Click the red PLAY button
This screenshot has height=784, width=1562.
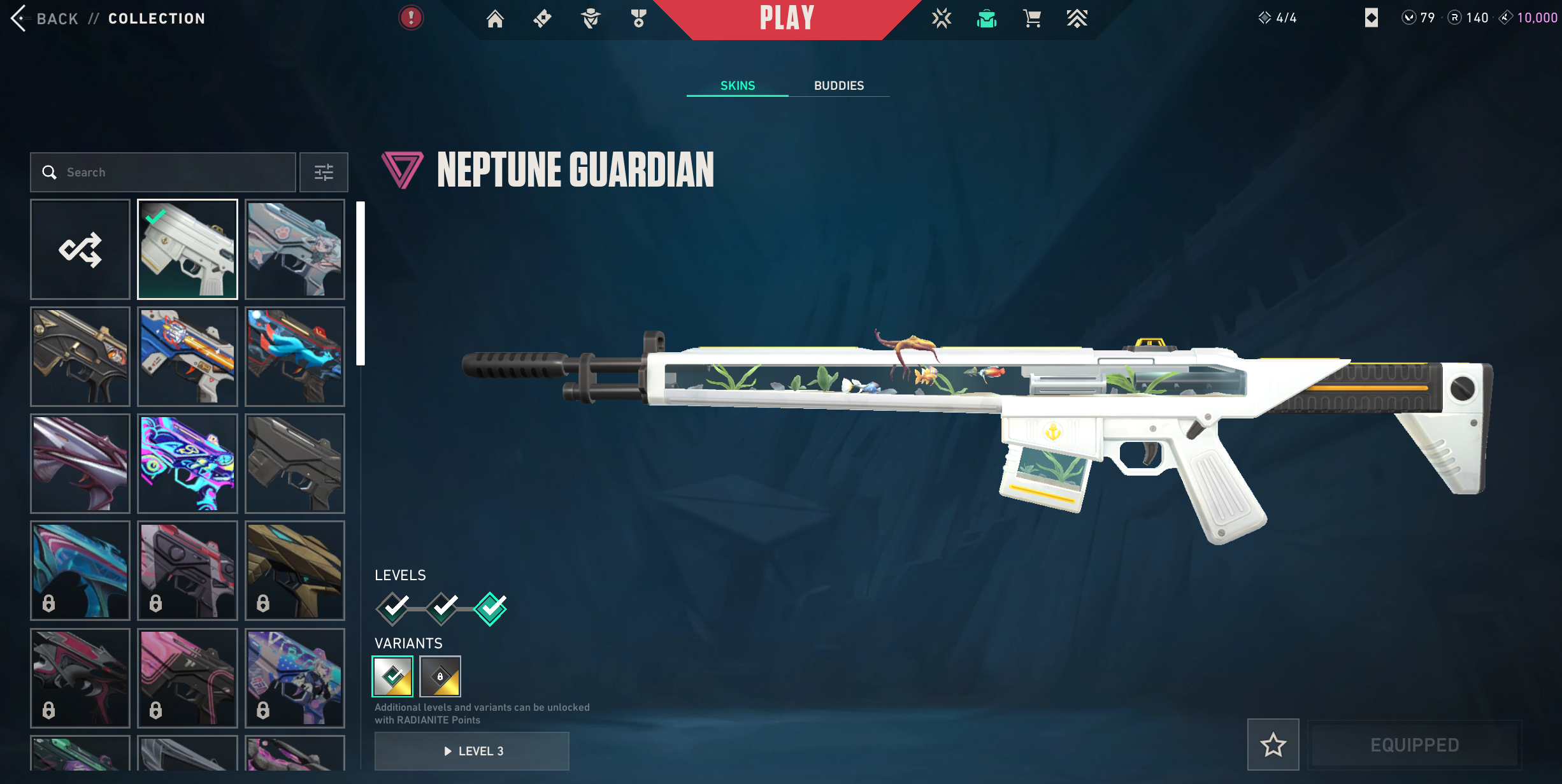coord(787,18)
